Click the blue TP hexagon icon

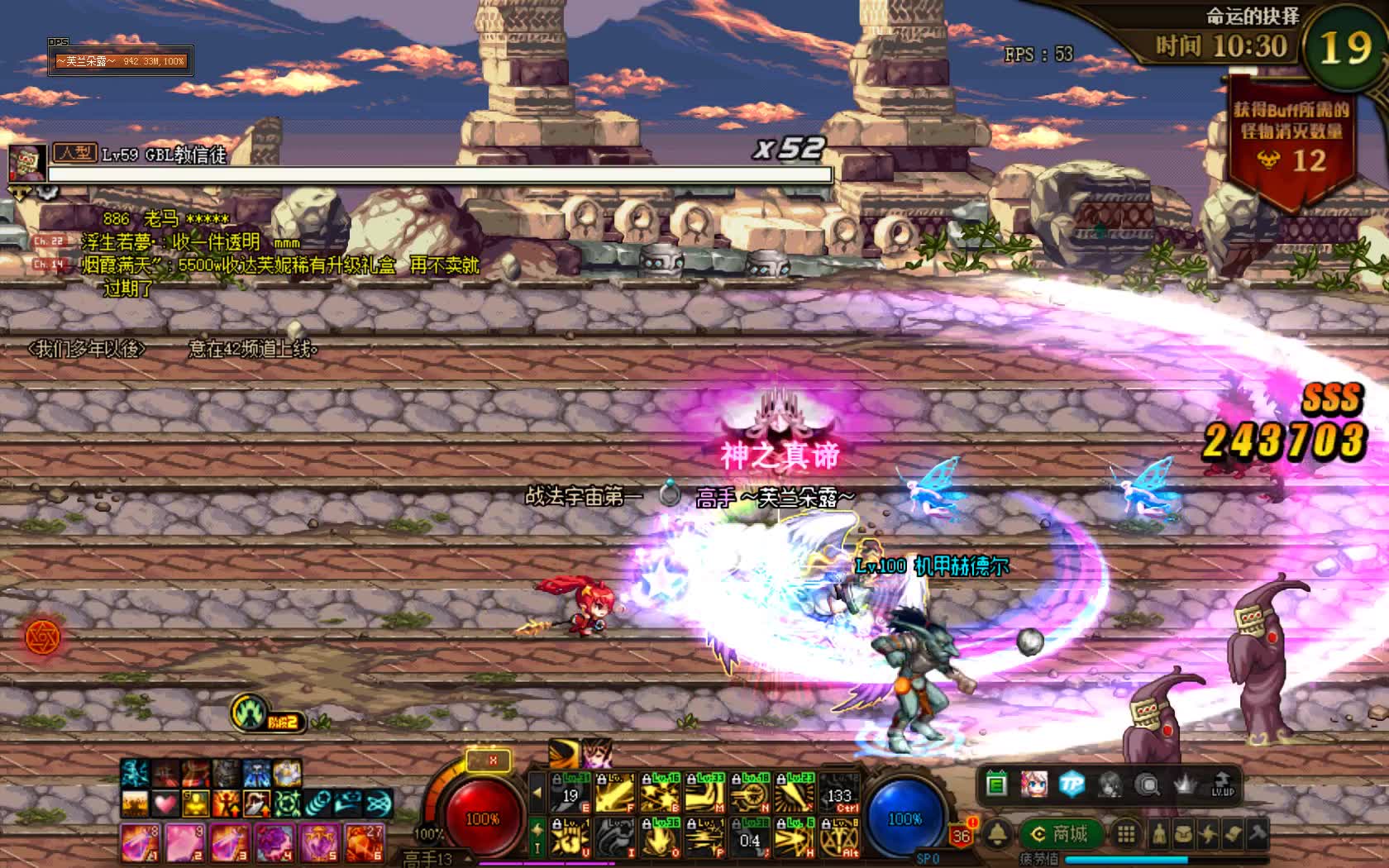[1072, 783]
